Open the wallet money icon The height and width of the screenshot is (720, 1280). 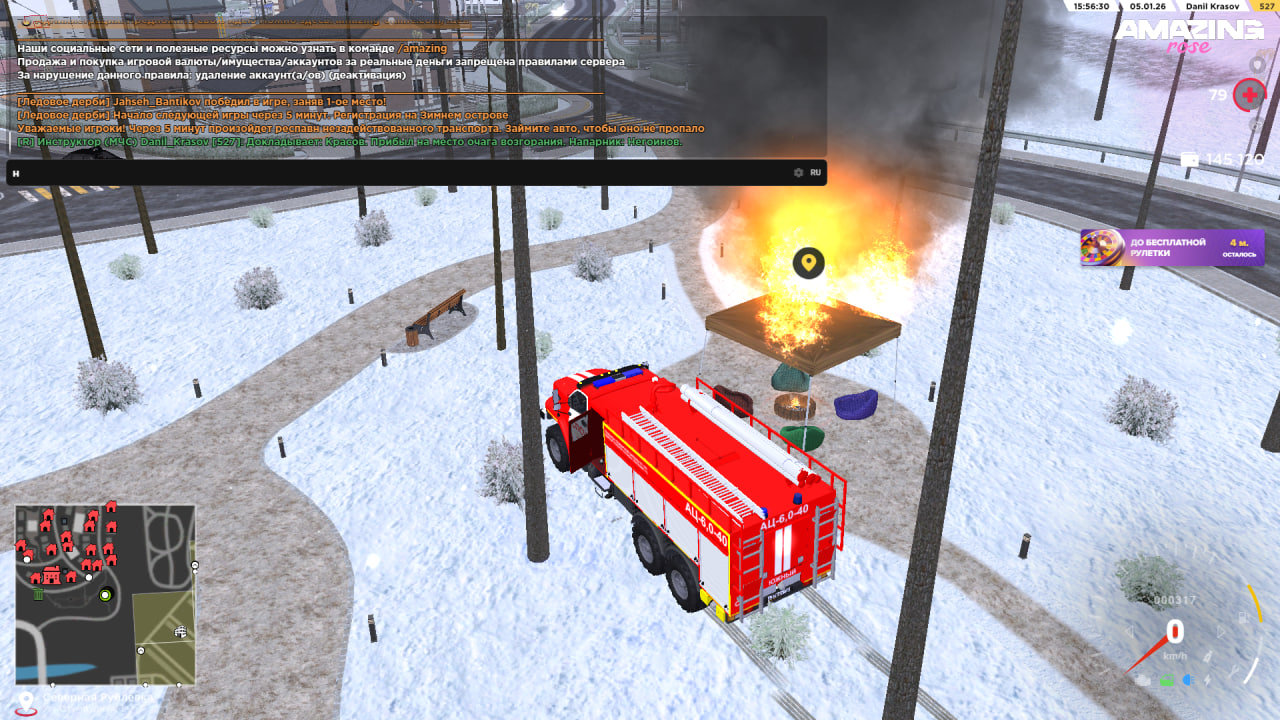(1190, 160)
